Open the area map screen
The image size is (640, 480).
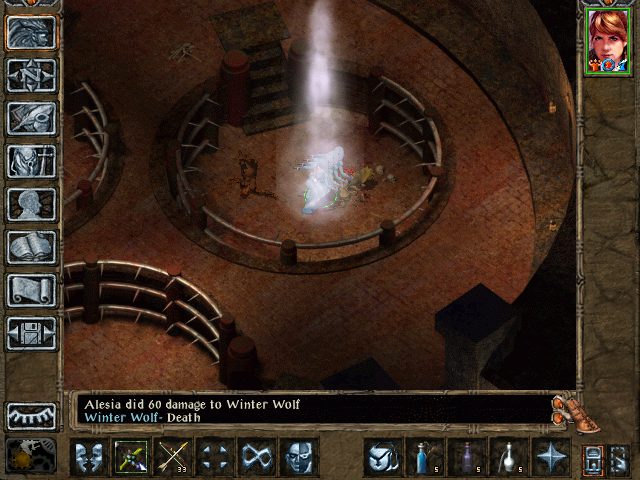(x=32, y=74)
